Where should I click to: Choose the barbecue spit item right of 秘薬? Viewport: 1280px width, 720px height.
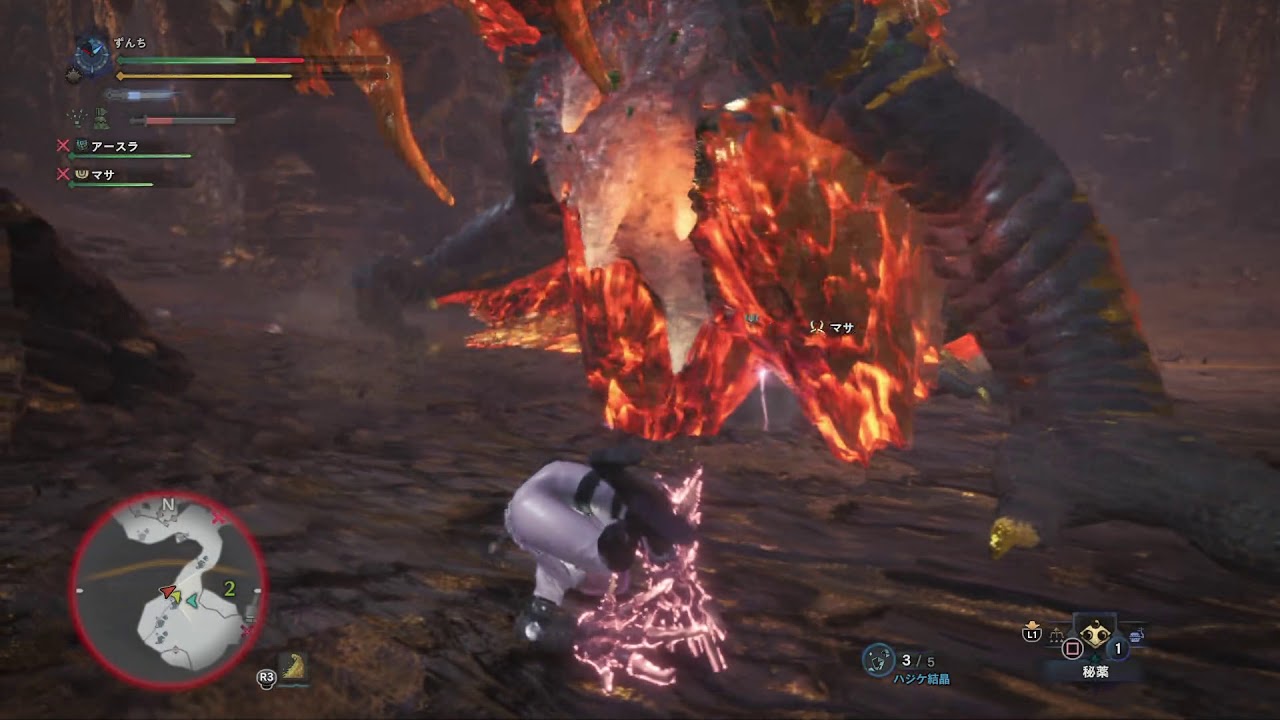(1136, 634)
